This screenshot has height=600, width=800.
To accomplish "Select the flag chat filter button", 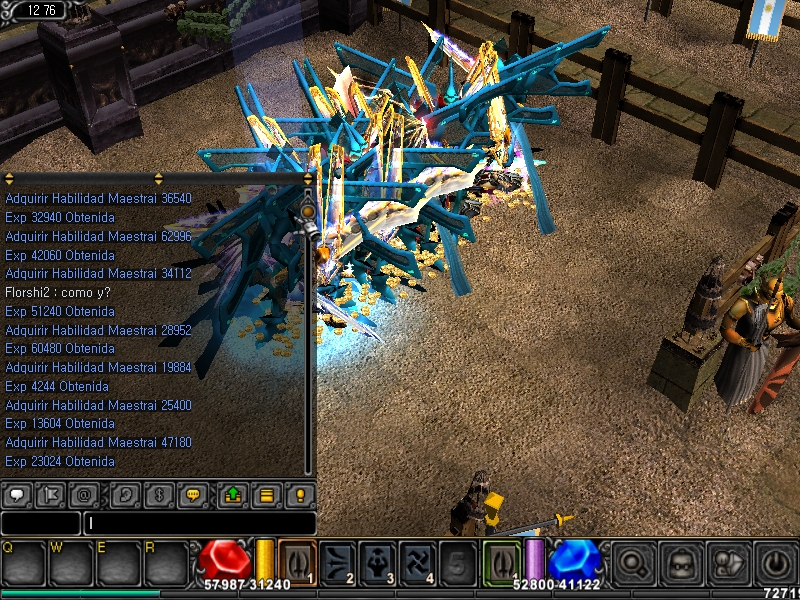I will click(49, 495).
